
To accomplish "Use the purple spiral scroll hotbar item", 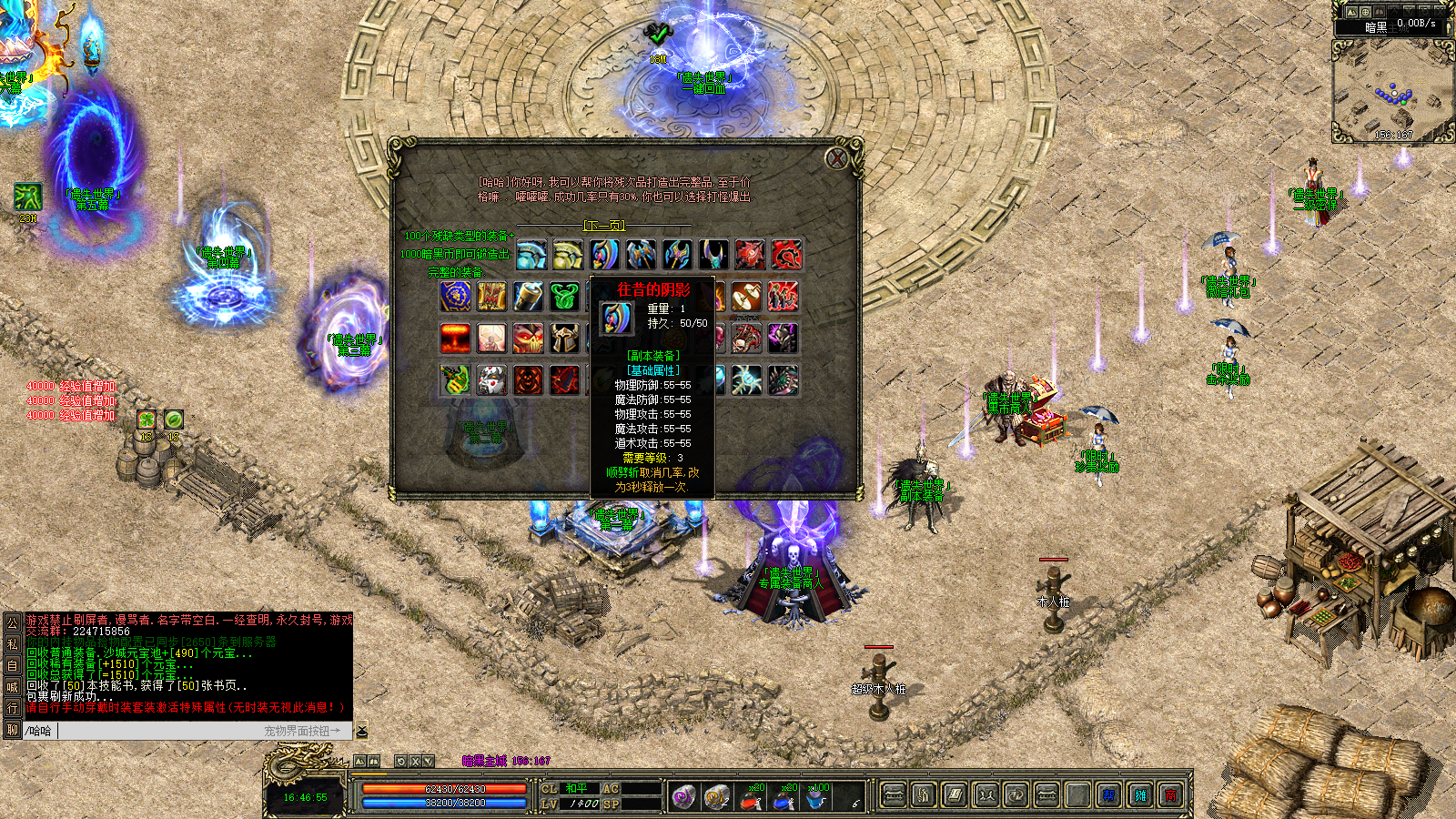I will [x=684, y=797].
